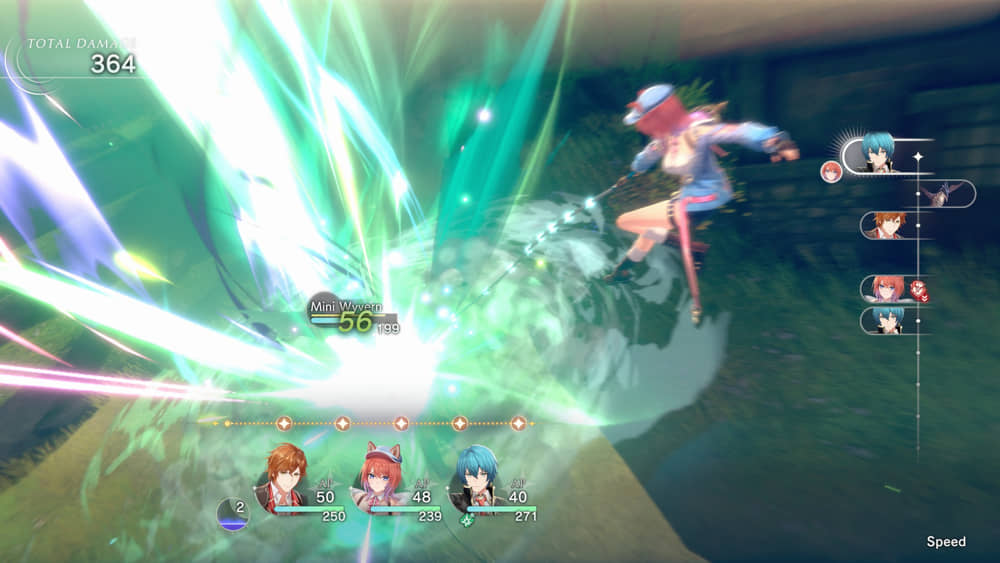Toggle the Speed battle option
The width and height of the screenshot is (1000, 563).
click(945, 541)
